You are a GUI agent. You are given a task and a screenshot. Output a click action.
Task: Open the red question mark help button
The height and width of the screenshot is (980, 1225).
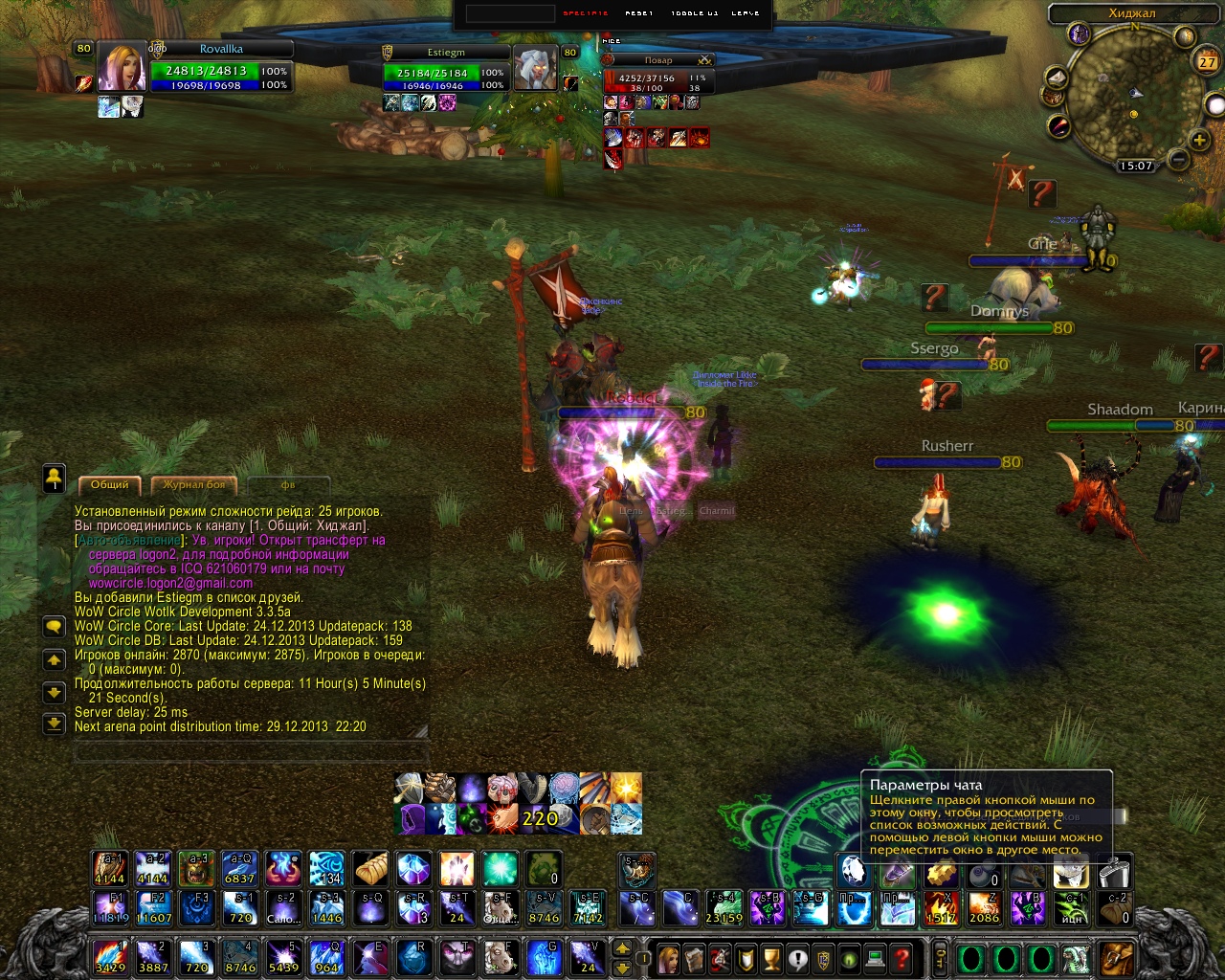[902, 957]
